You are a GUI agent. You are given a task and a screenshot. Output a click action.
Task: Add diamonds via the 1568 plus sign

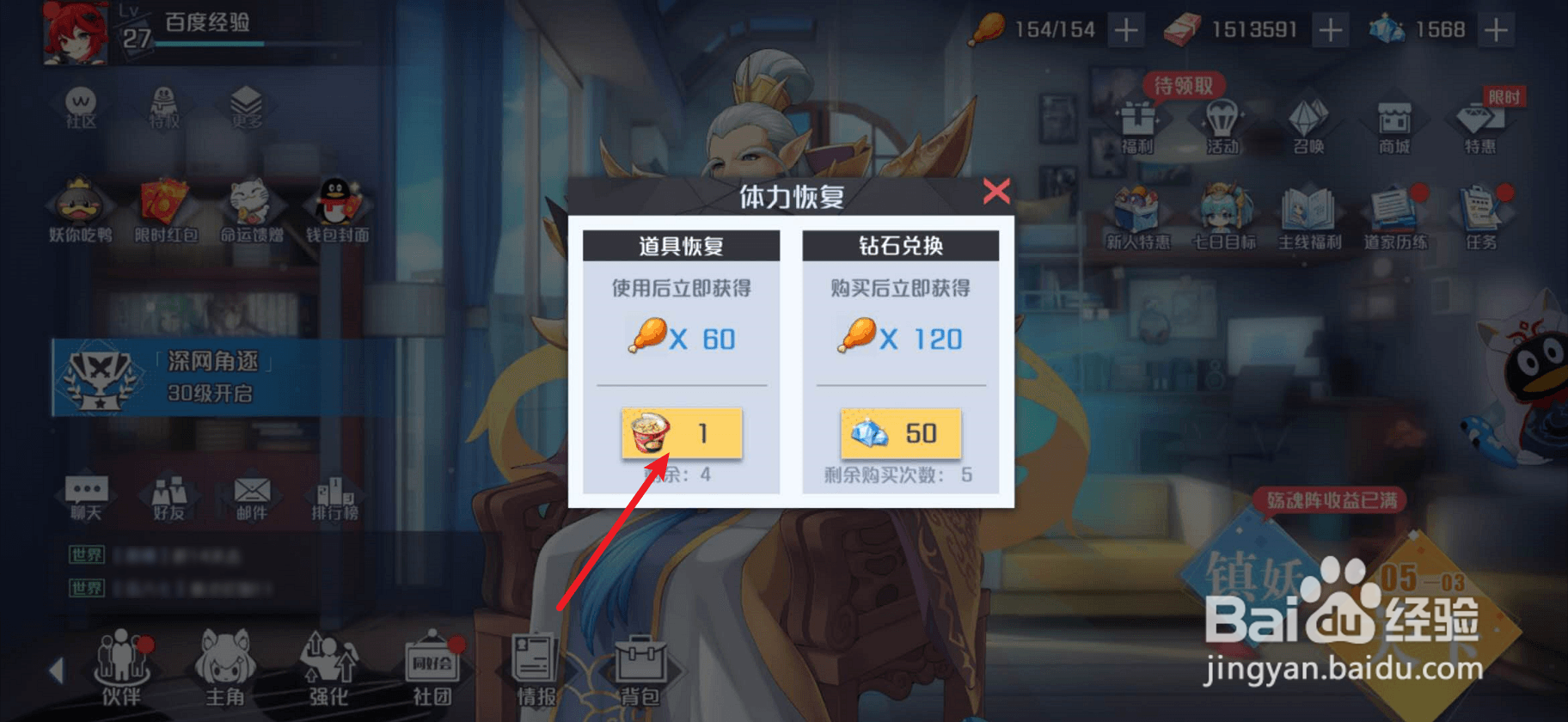[x=1496, y=29]
